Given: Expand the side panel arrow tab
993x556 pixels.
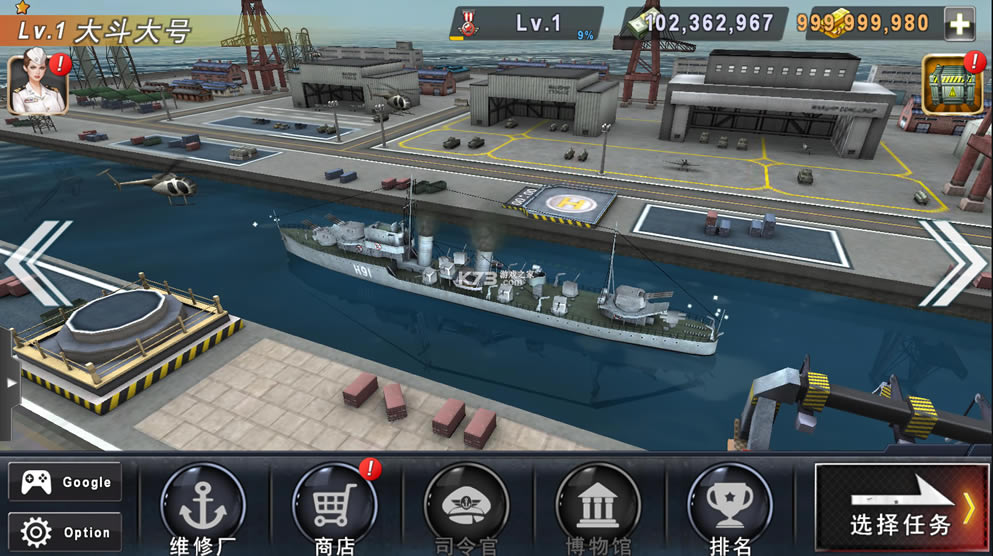Looking at the screenshot, I should [11, 383].
